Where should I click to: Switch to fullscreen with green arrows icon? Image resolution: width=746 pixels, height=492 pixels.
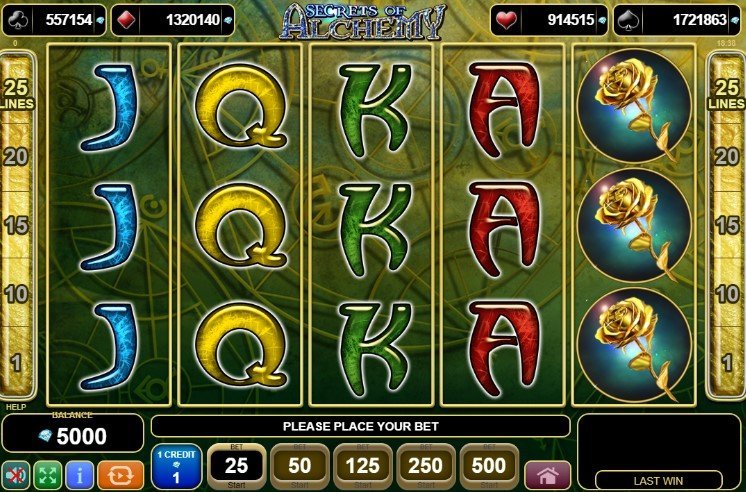point(47,475)
